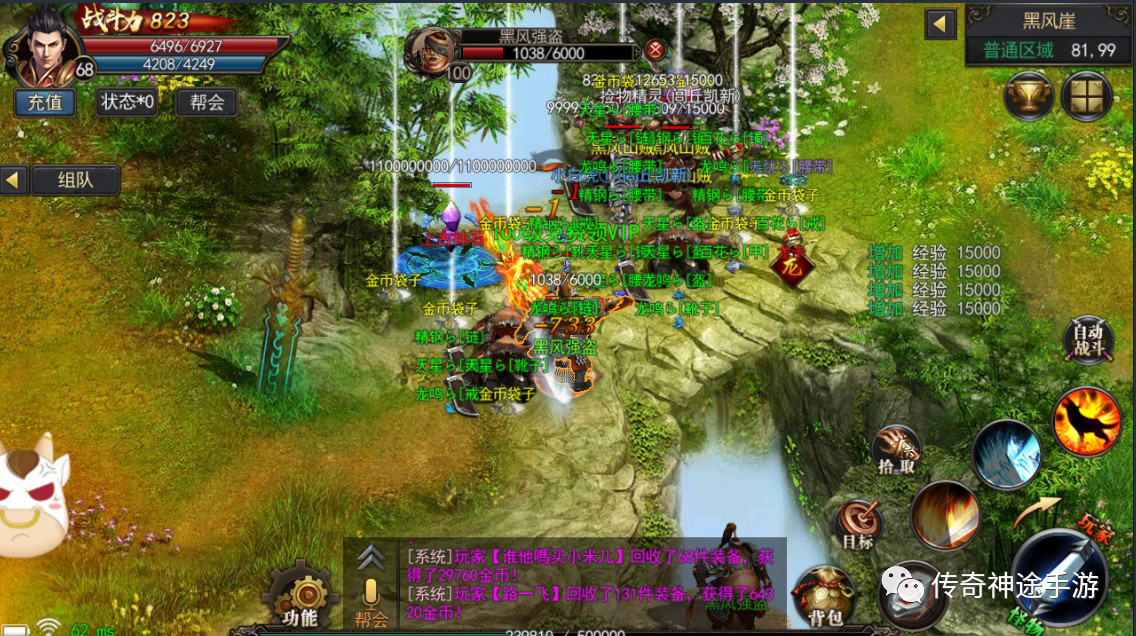
Task: Close the 黑风强盗 target frame
Action: [x=654, y=49]
